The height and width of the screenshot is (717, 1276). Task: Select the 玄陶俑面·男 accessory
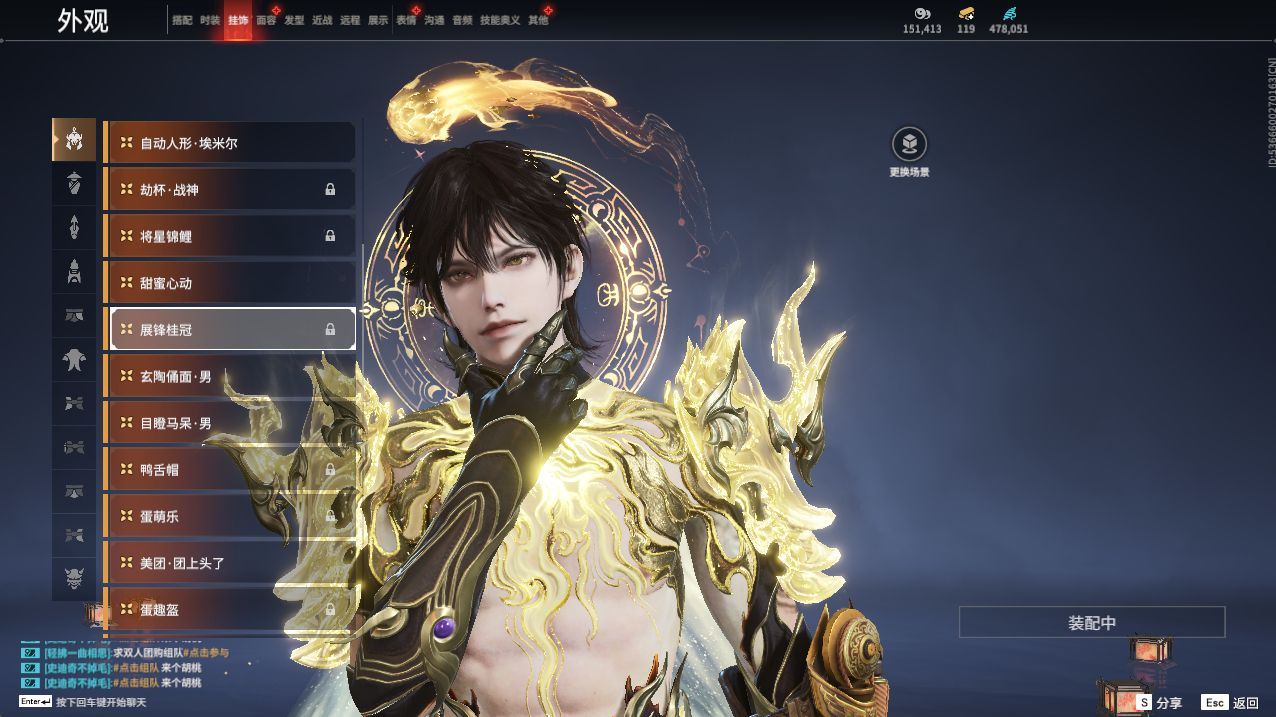[x=230, y=376]
